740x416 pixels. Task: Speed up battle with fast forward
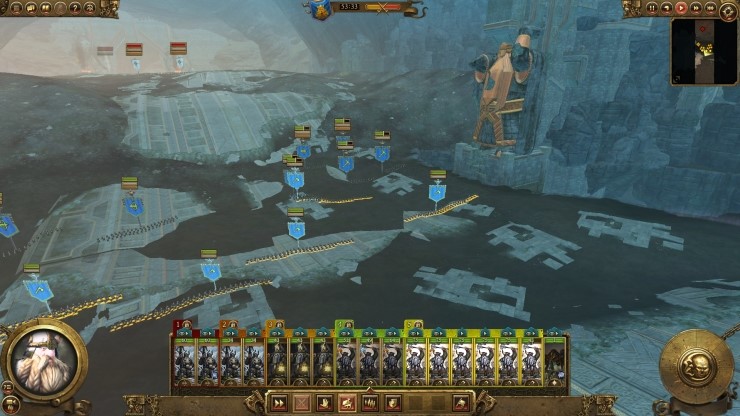(x=697, y=8)
